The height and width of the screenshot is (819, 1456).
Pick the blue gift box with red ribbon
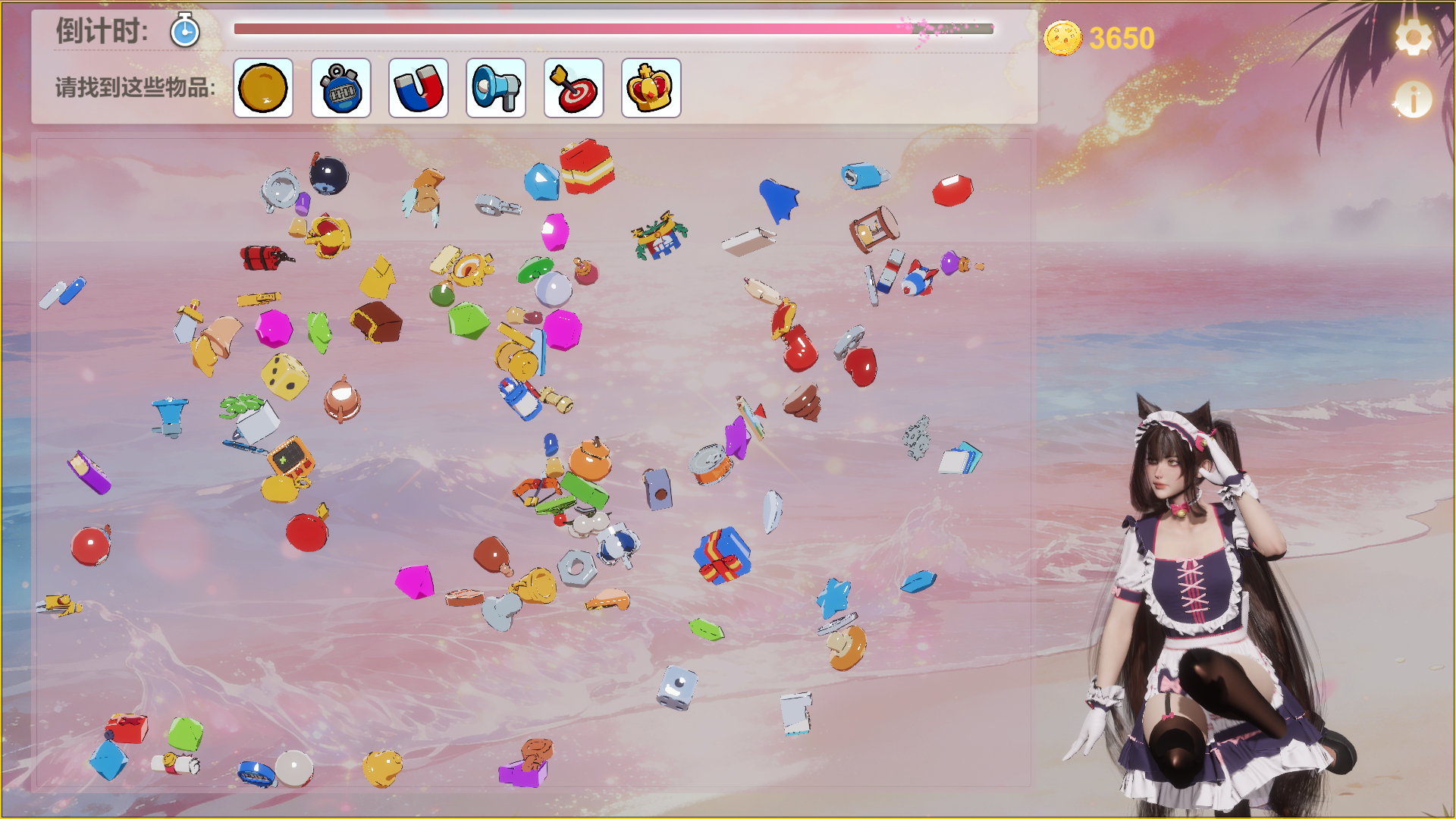click(x=722, y=556)
